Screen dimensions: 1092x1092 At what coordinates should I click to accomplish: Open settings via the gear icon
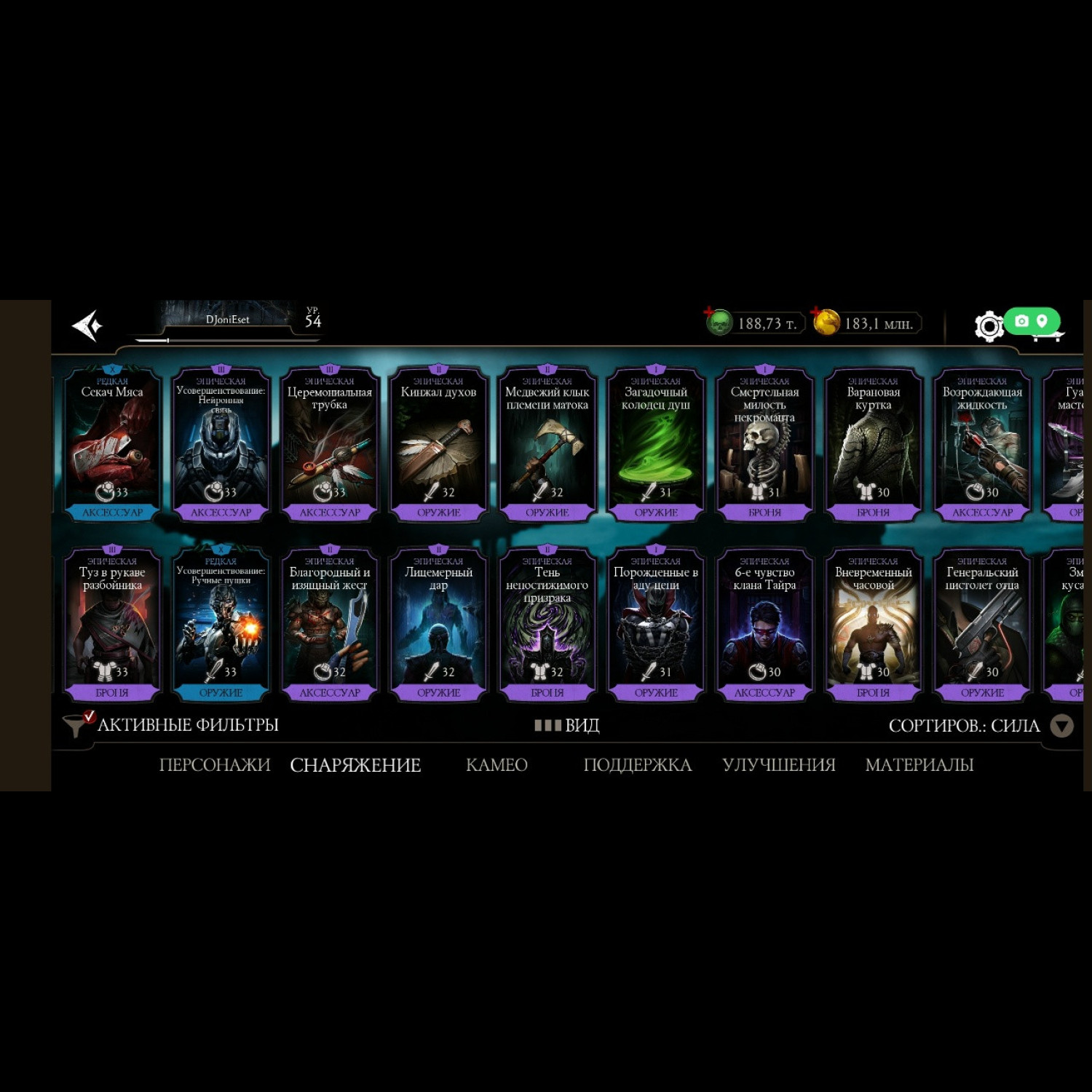(988, 326)
